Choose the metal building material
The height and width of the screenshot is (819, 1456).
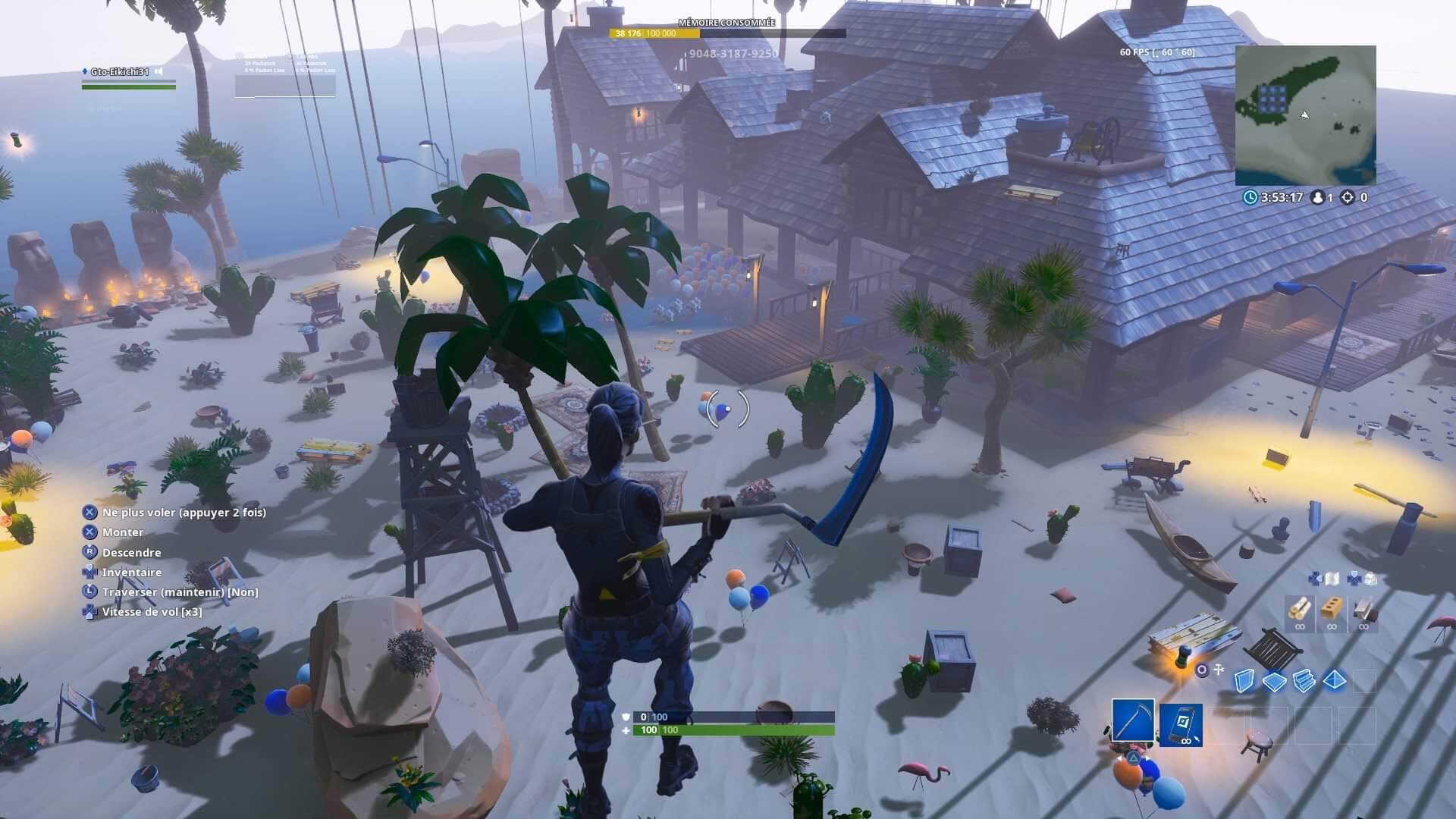[1363, 609]
